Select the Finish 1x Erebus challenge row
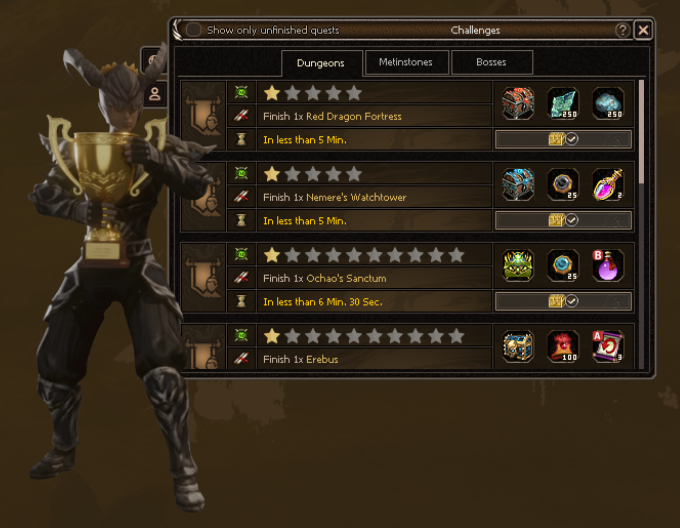Image resolution: width=680 pixels, height=528 pixels. point(378,359)
